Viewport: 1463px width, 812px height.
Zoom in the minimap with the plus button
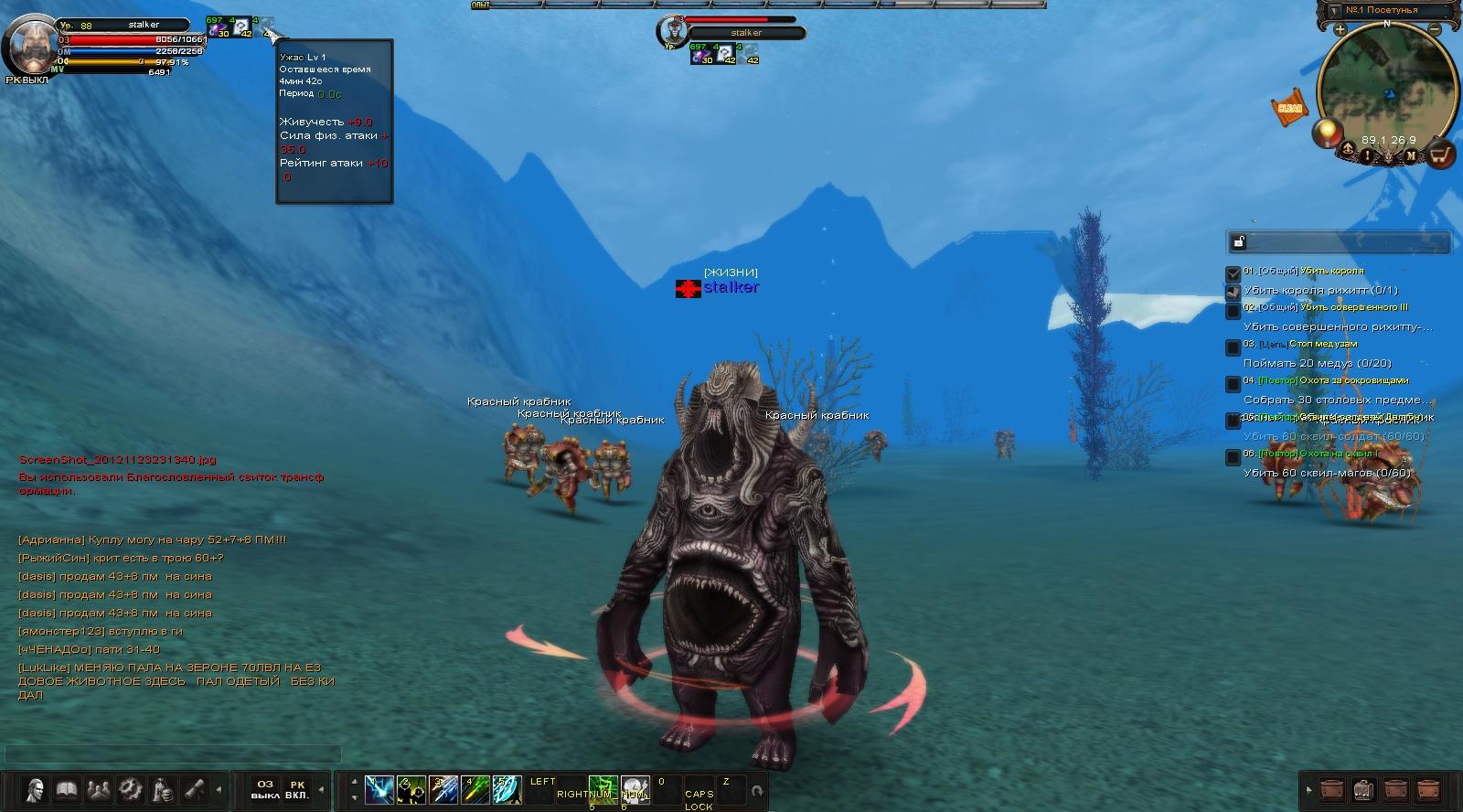[x=1340, y=30]
